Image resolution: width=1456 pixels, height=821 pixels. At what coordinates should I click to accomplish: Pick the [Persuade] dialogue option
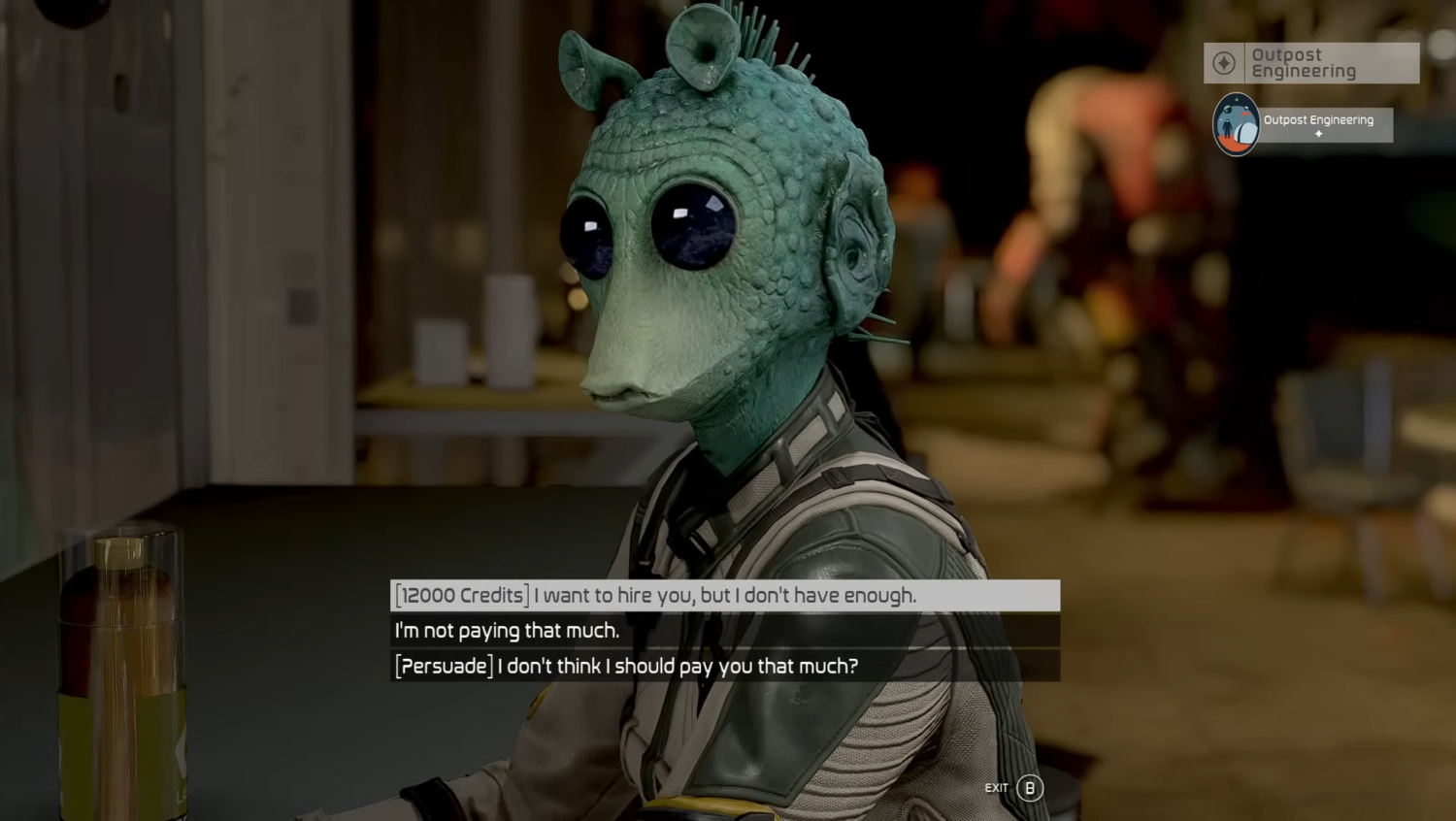click(x=626, y=667)
